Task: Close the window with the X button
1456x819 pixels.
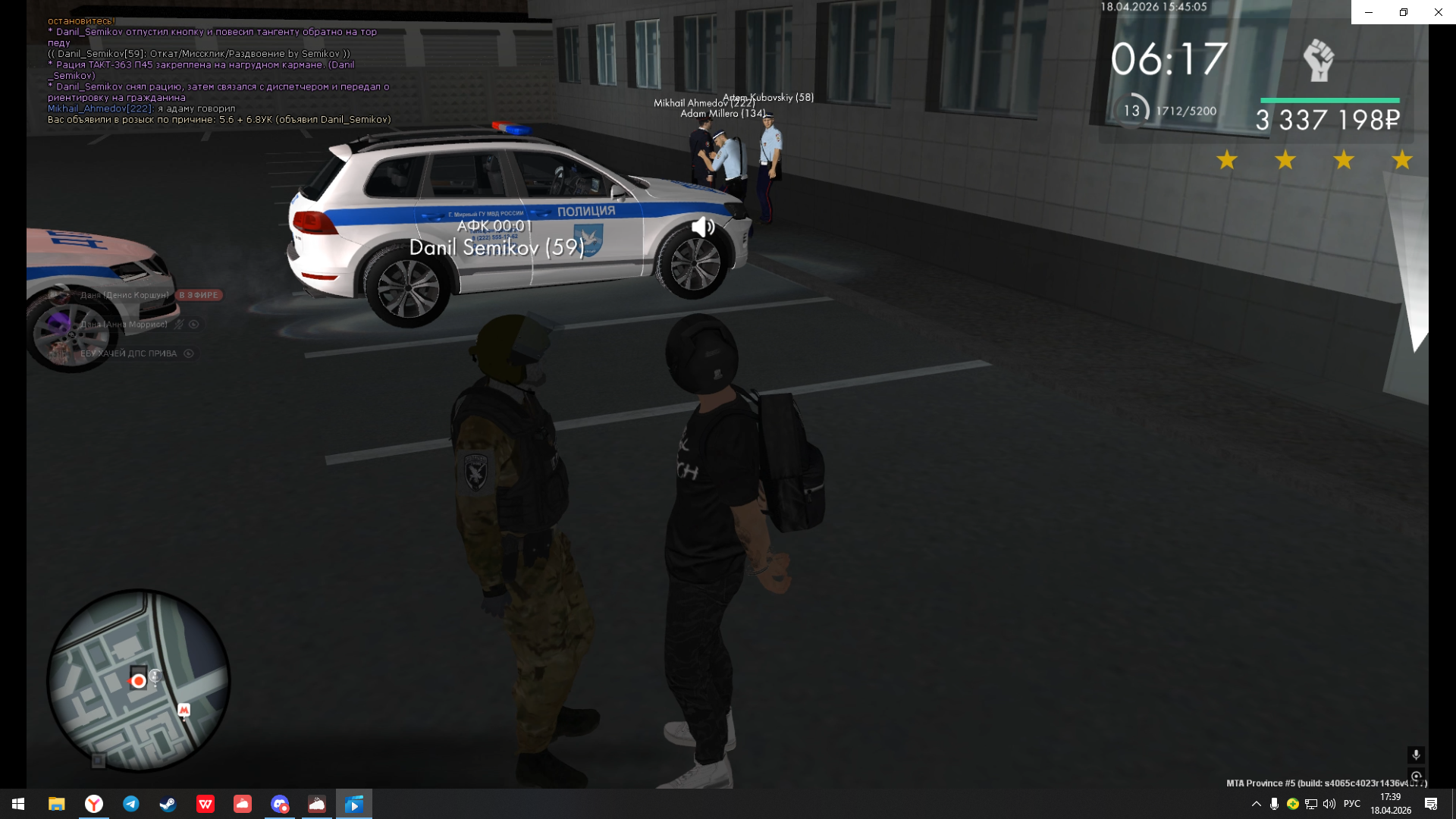Action: point(1438,12)
